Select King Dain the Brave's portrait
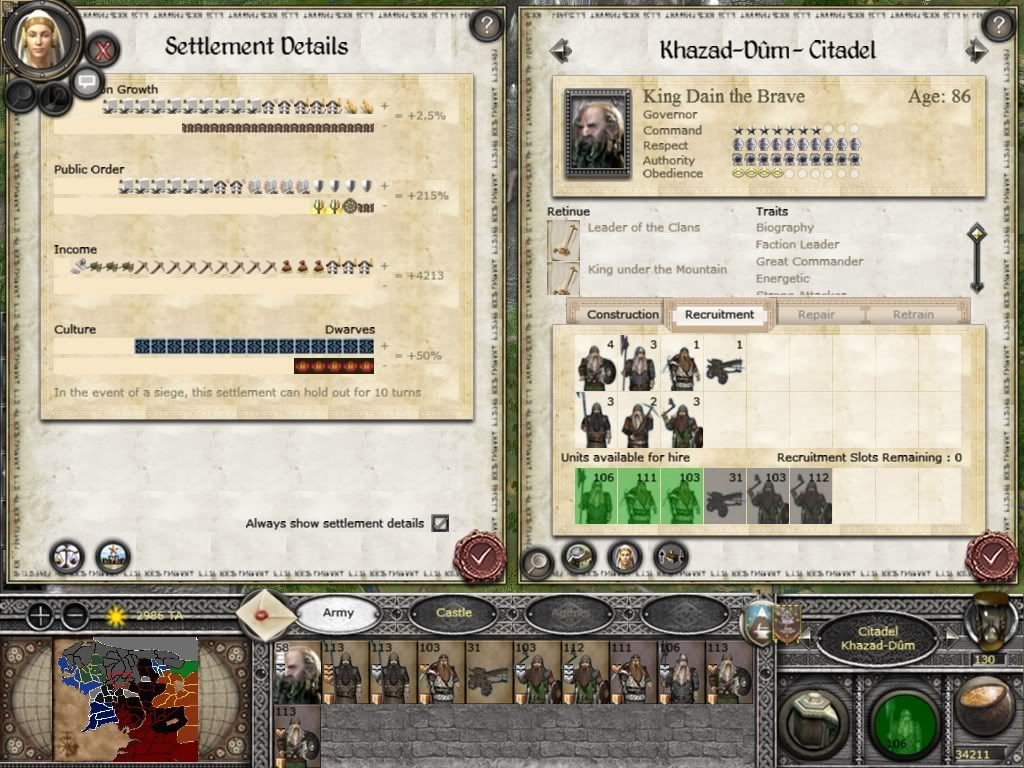Image resolution: width=1024 pixels, height=768 pixels. [x=597, y=133]
